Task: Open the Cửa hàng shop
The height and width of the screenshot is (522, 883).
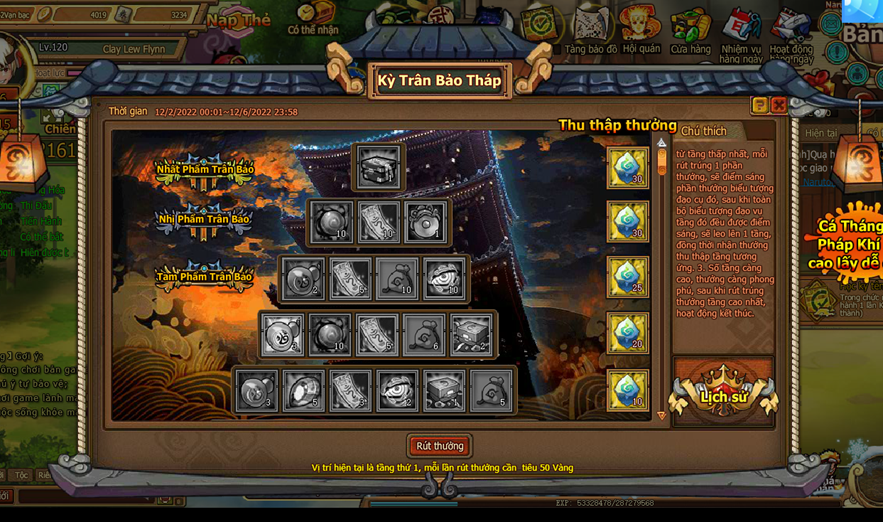Action: click(690, 28)
